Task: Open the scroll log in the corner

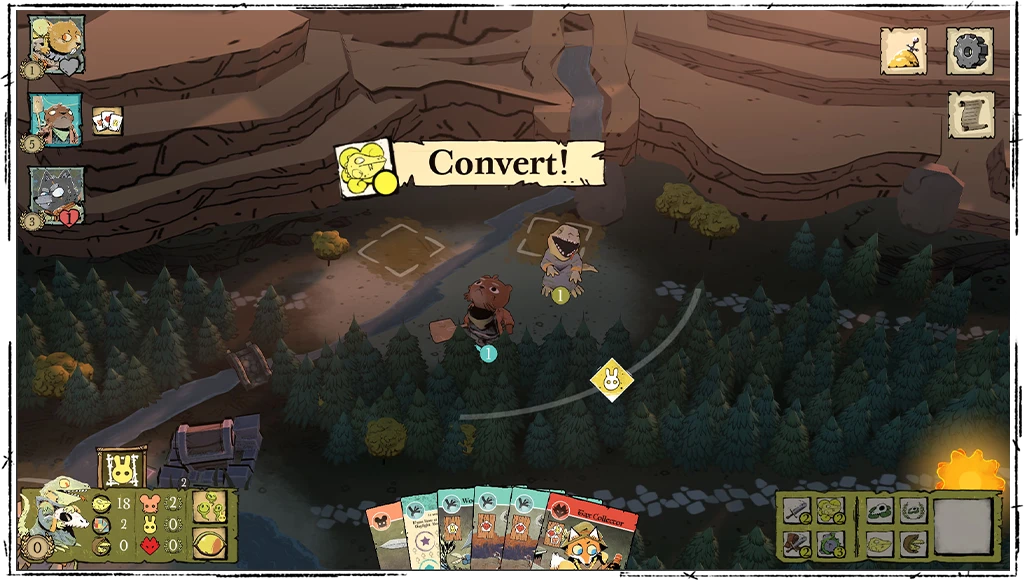Action: (970, 115)
